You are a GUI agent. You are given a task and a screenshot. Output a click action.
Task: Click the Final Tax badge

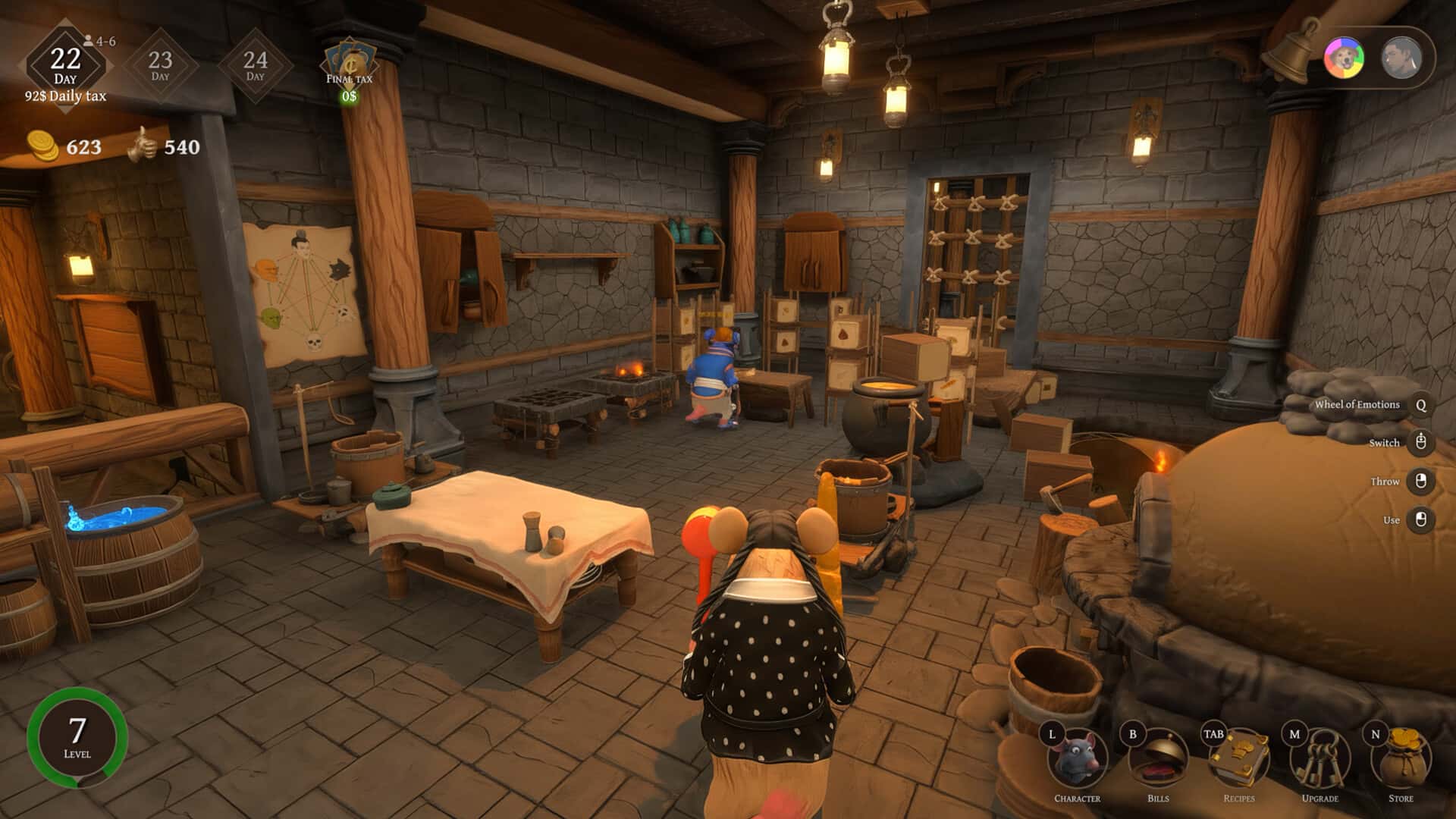[x=350, y=68]
